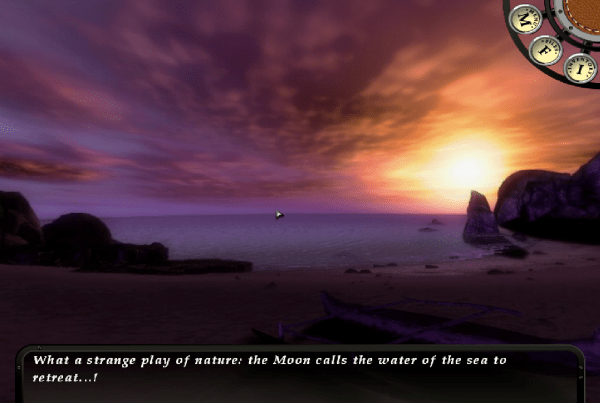
Task: Open the Inventory with the I button
Action: pyautogui.click(x=579, y=68)
